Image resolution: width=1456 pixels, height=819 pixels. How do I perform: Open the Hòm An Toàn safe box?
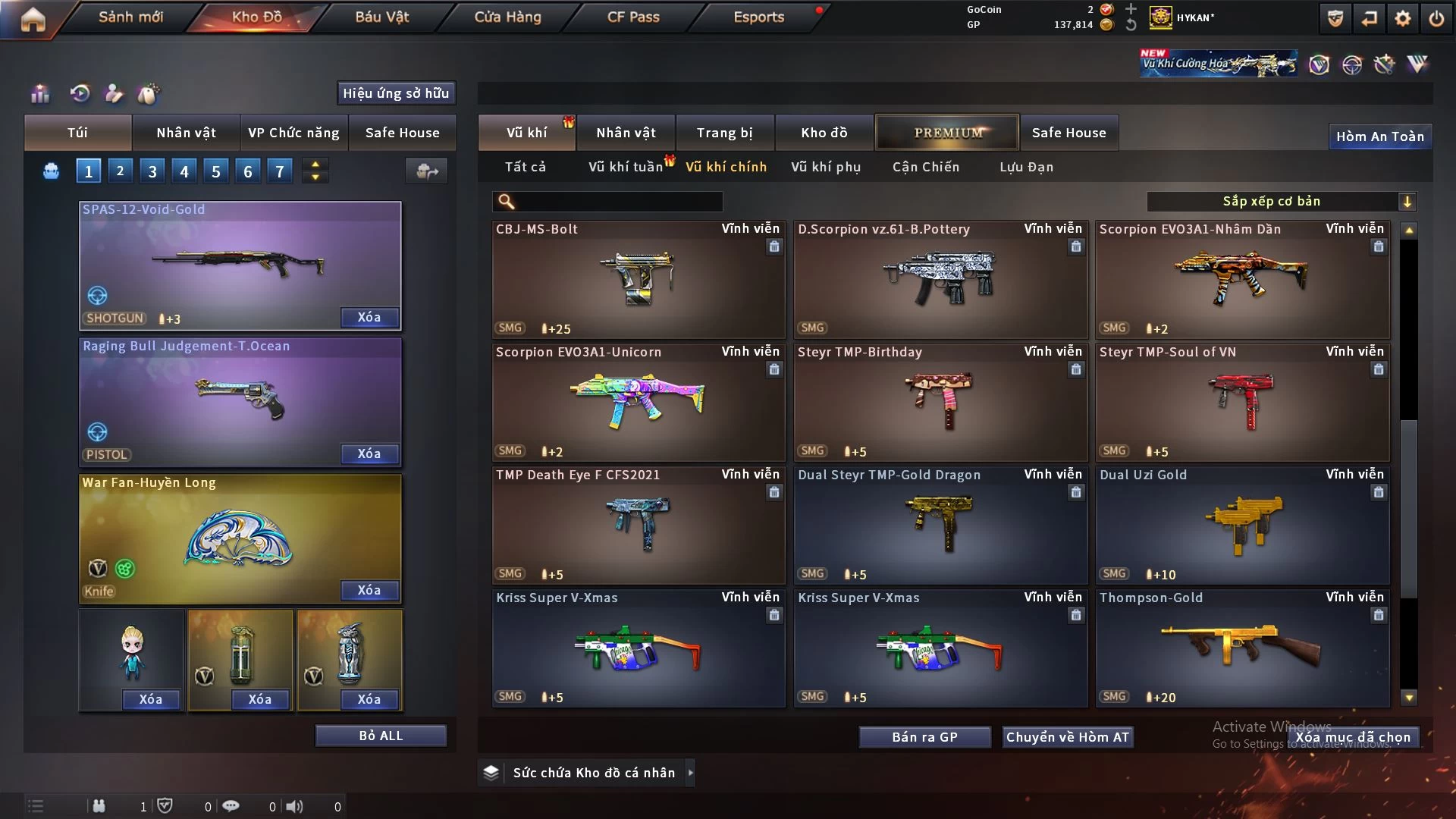1379,136
